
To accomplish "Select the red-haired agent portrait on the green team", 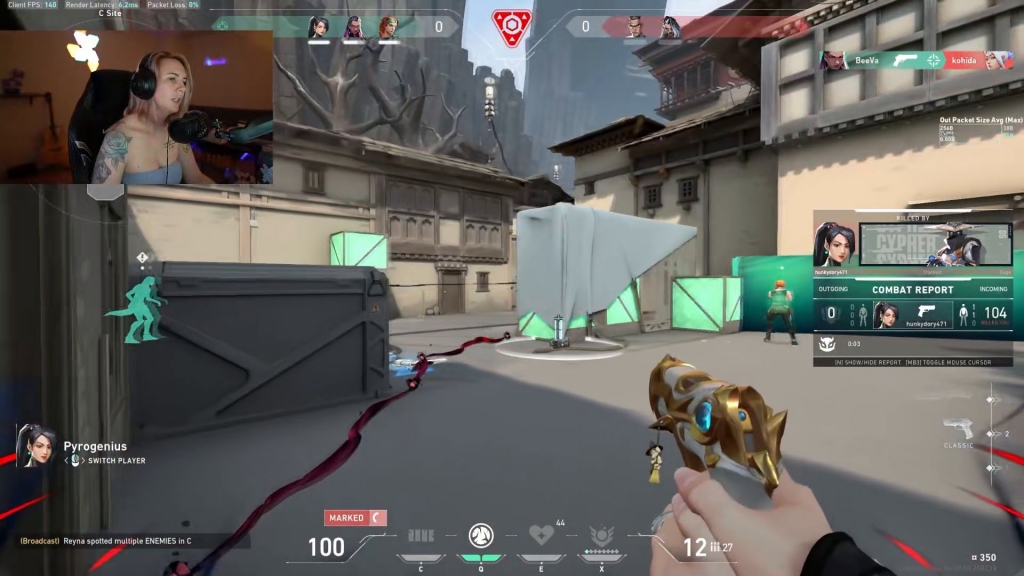I will (387, 27).
